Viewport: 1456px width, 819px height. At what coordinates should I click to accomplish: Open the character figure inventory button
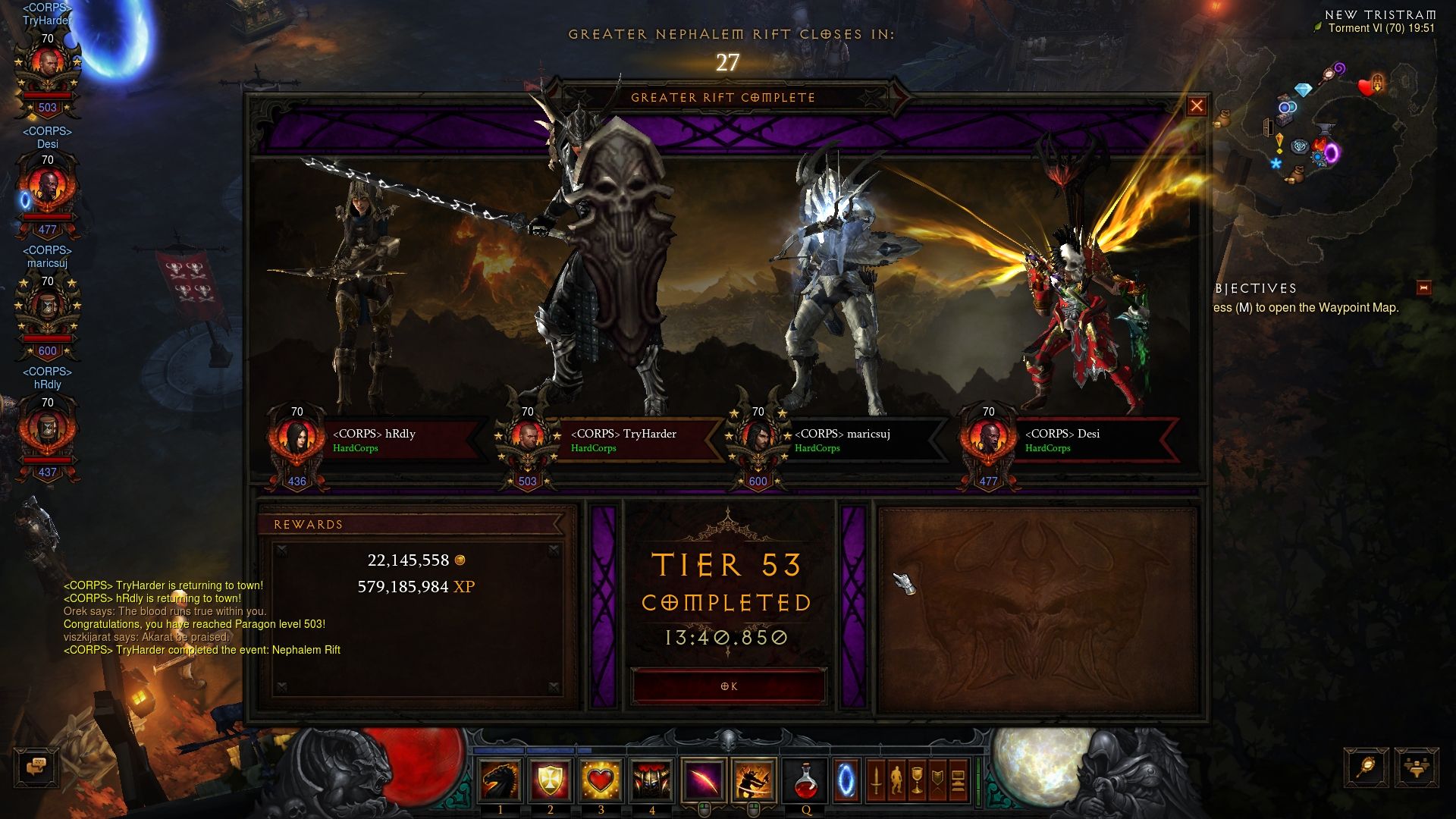(896, 780)
